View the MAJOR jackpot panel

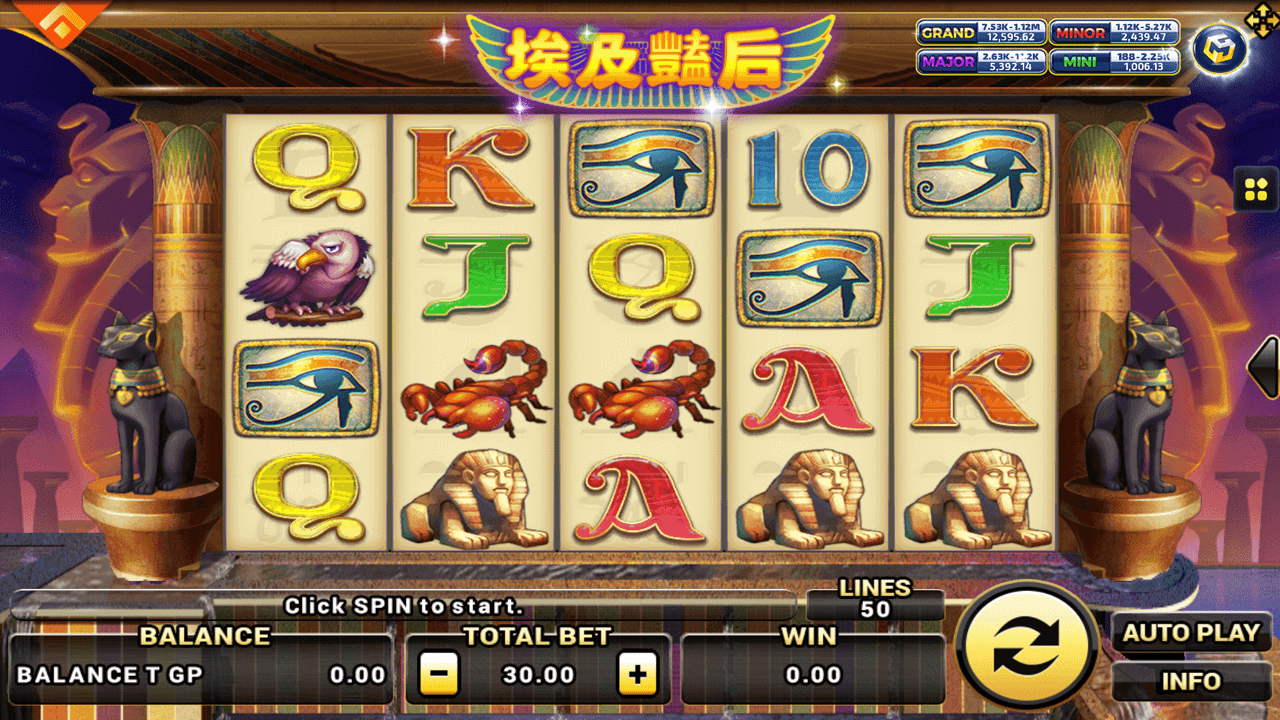click(x=981, y=62)
